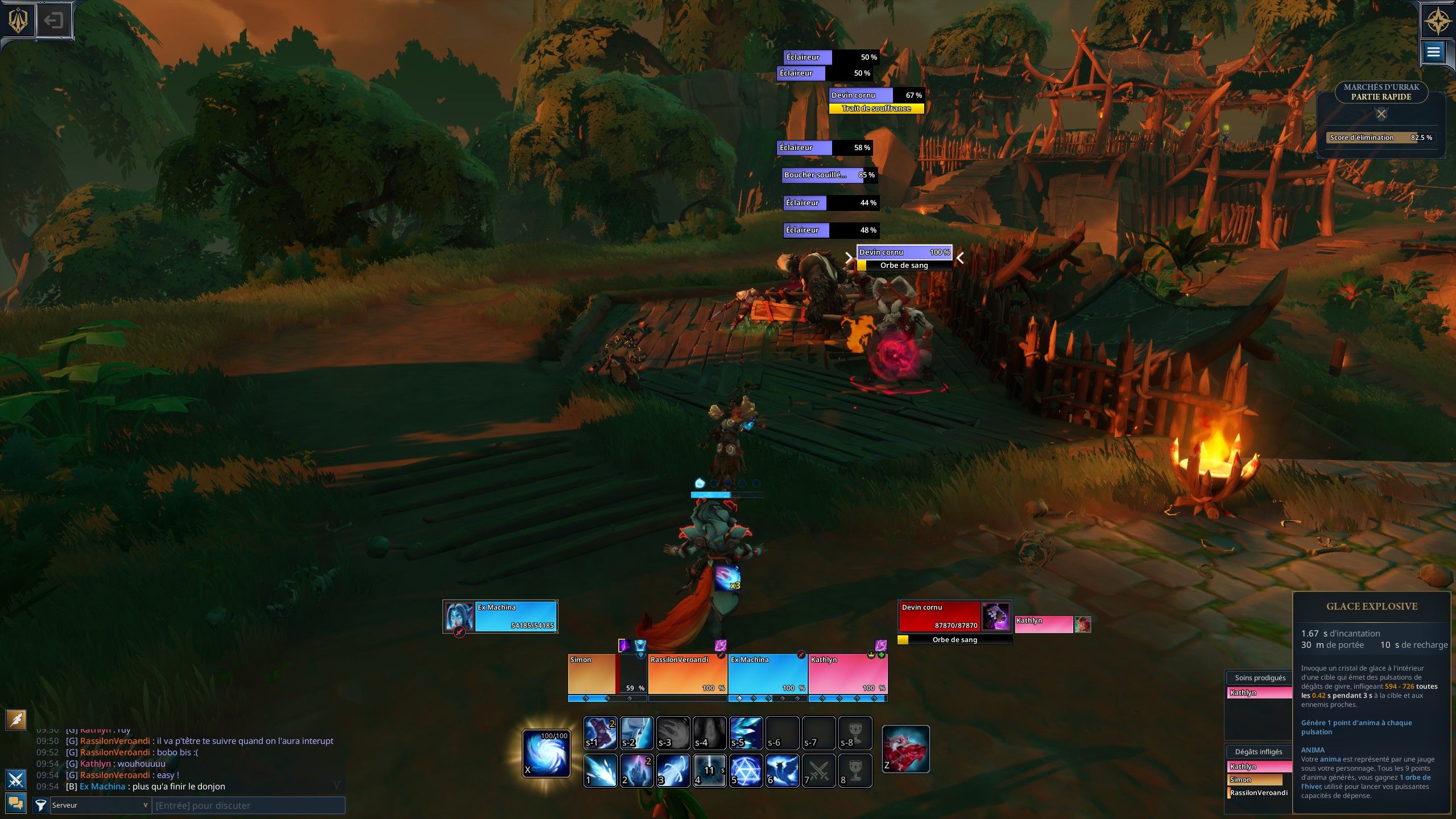This screenshot has height=819, width=1456.
Task: Click the Devin cornu target frame
Action: click(940, 617)
